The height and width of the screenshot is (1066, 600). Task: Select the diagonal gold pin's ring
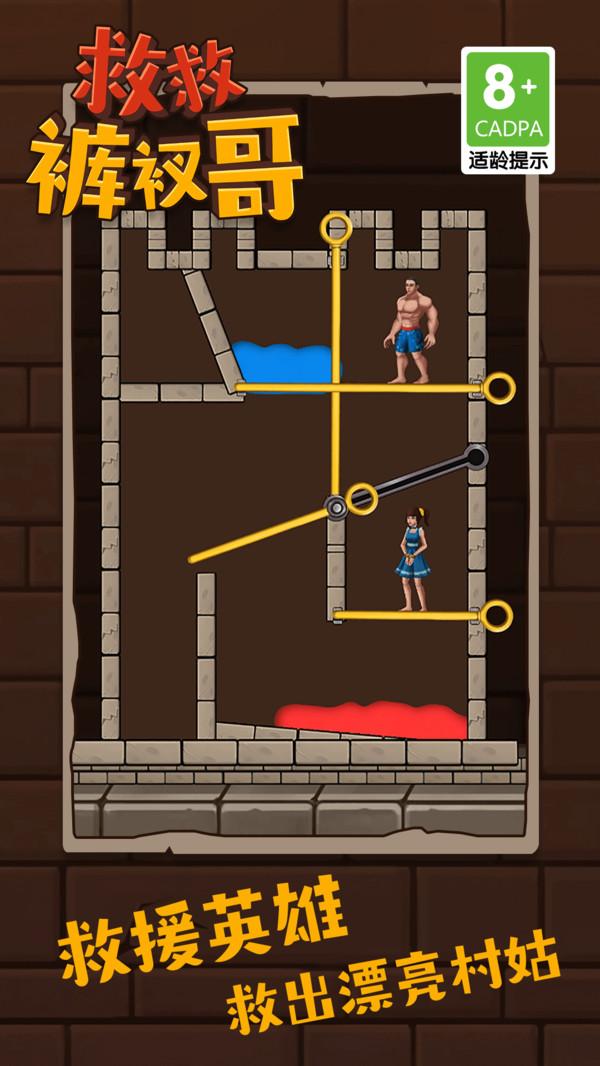(x=361, y=497)
